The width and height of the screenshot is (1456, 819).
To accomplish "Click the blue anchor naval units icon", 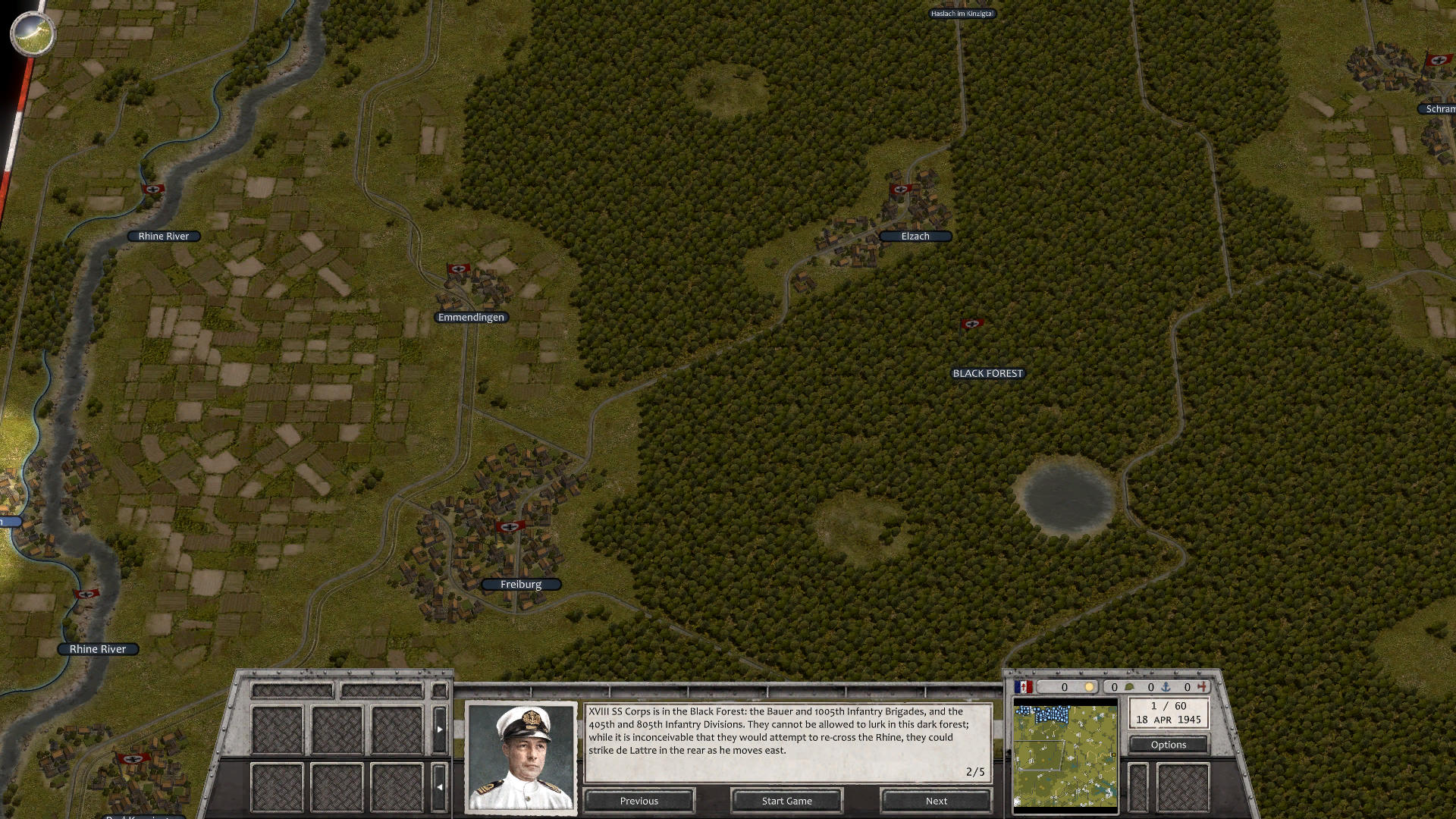I will [x=1166, y=687].
